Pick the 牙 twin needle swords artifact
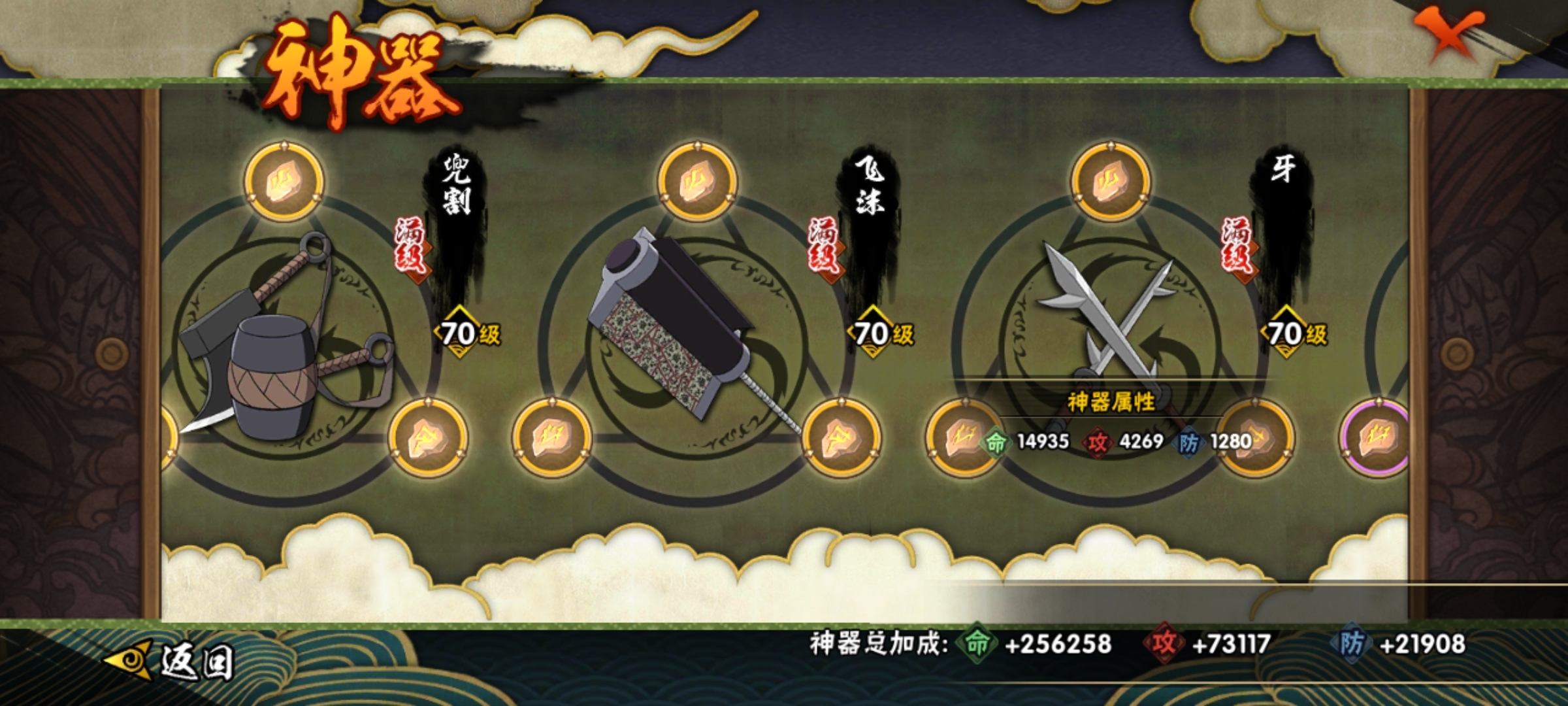 [1104, 314]
